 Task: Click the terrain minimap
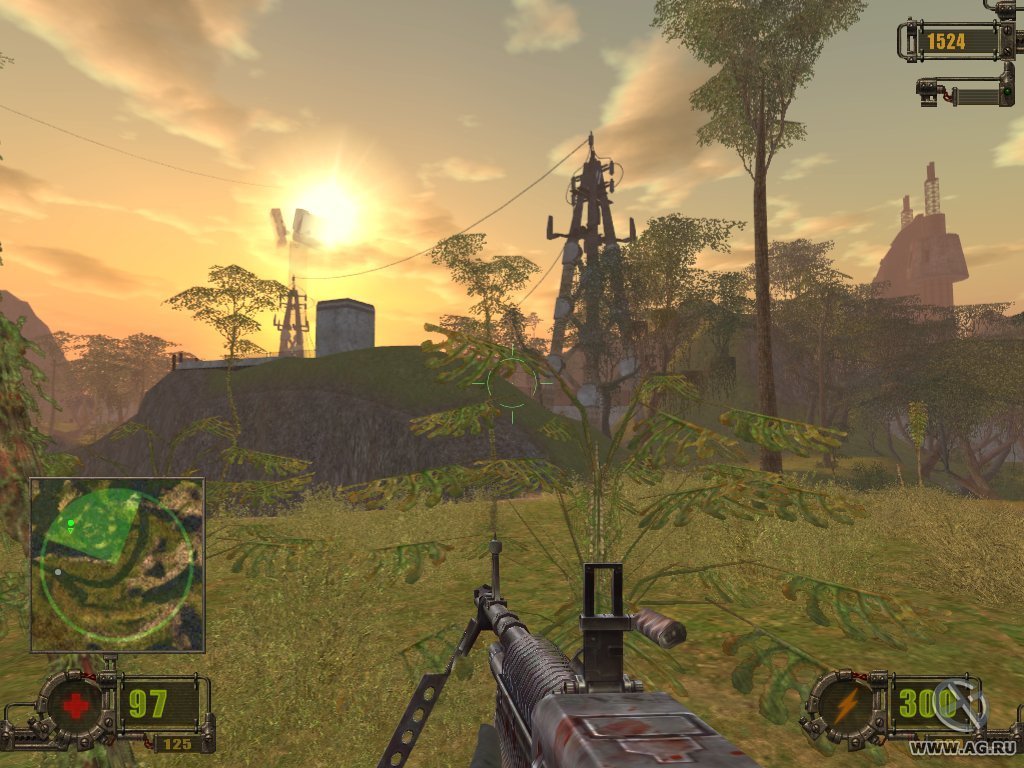click(117, 564)
